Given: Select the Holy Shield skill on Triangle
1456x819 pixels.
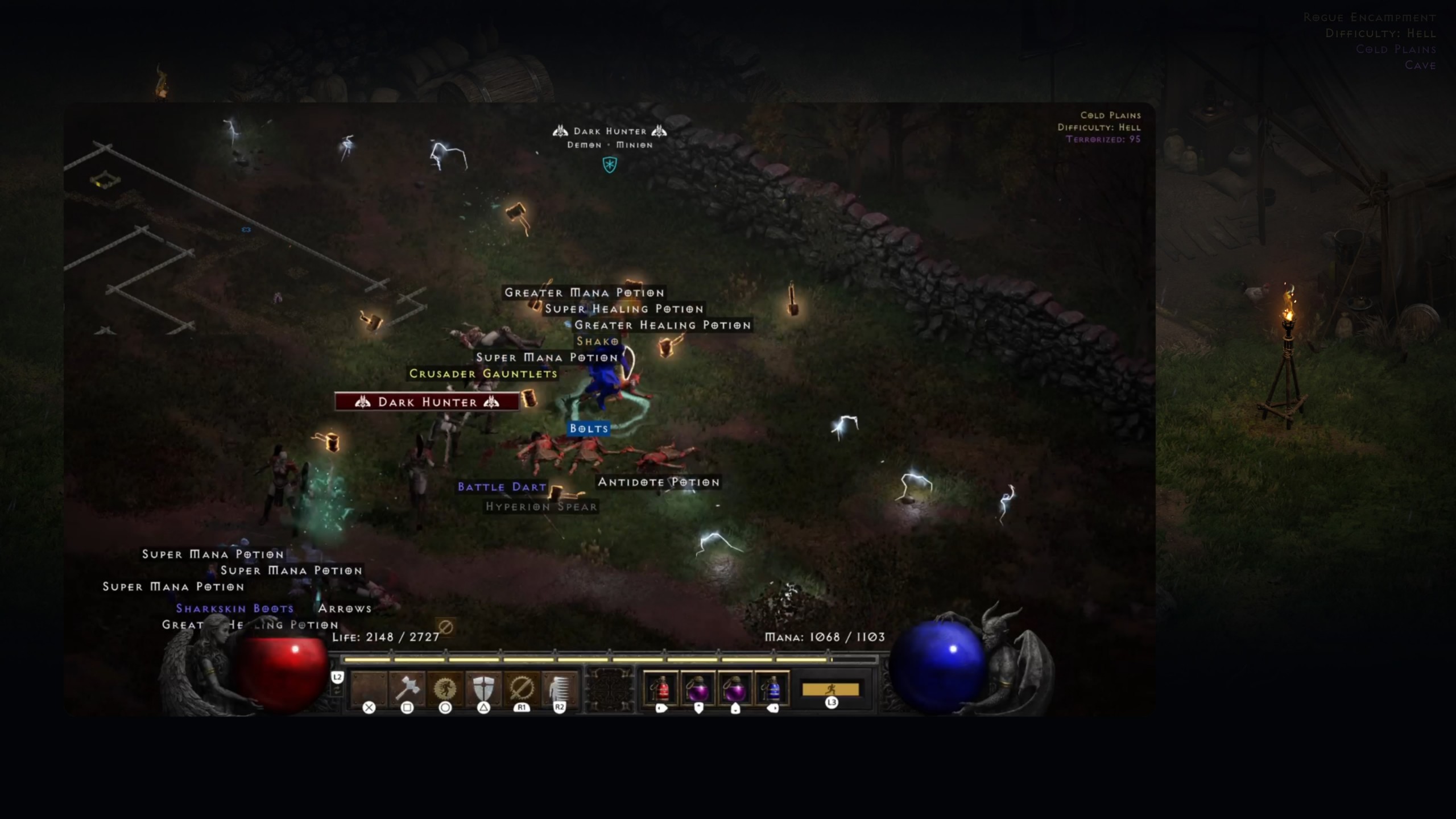Looking at the screenshot, I should point(484,690).
